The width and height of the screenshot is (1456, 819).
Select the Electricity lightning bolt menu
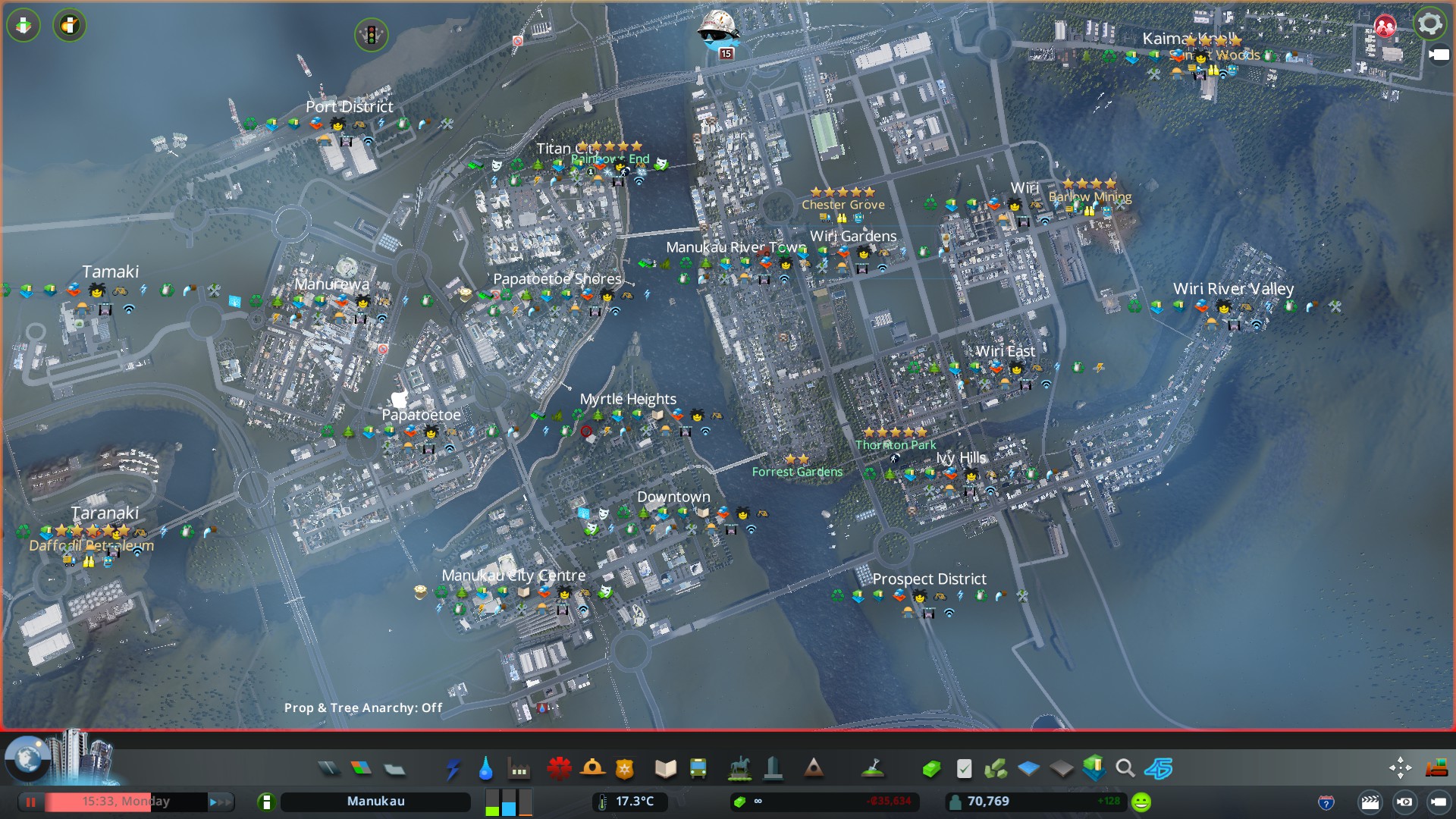453,769
